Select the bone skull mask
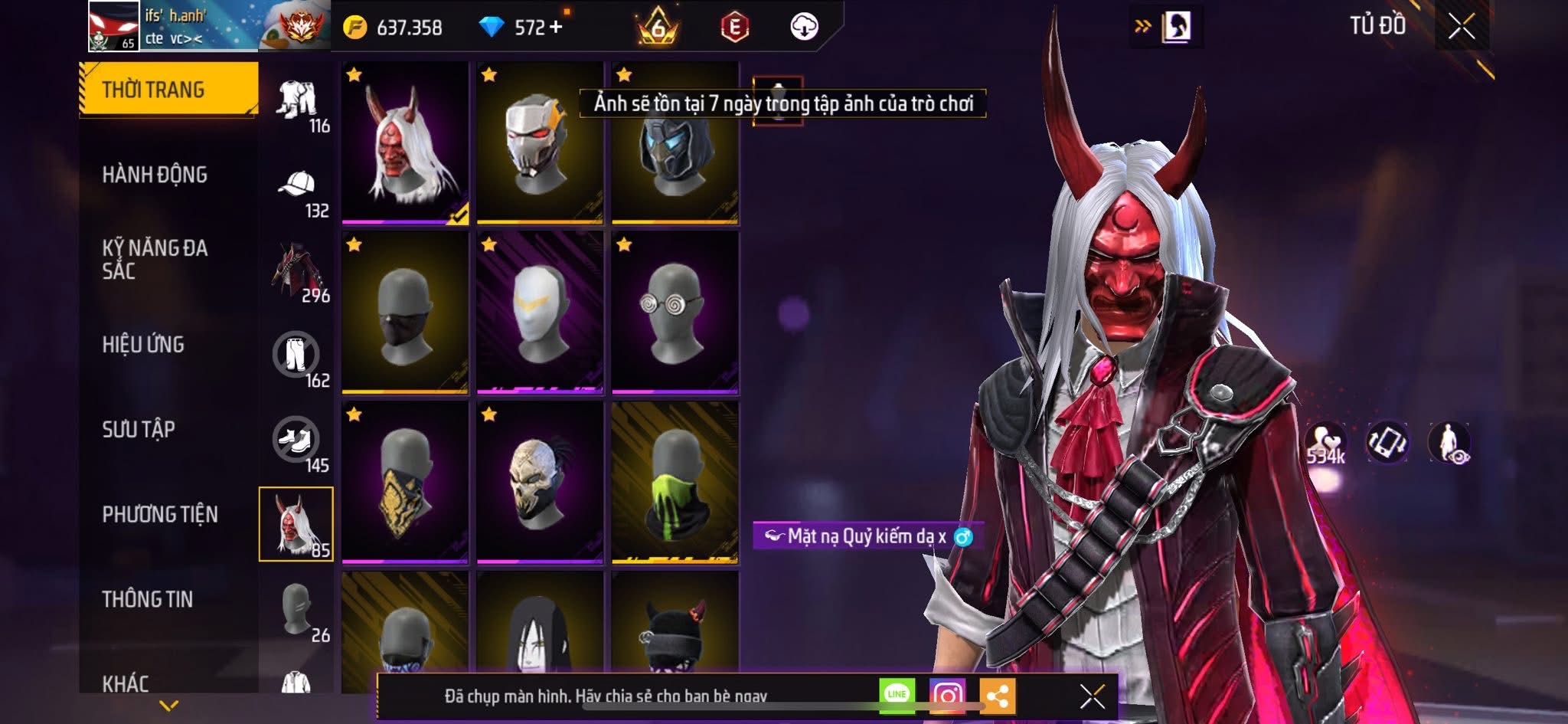The image size is (1568, 724). click(540, 483)
